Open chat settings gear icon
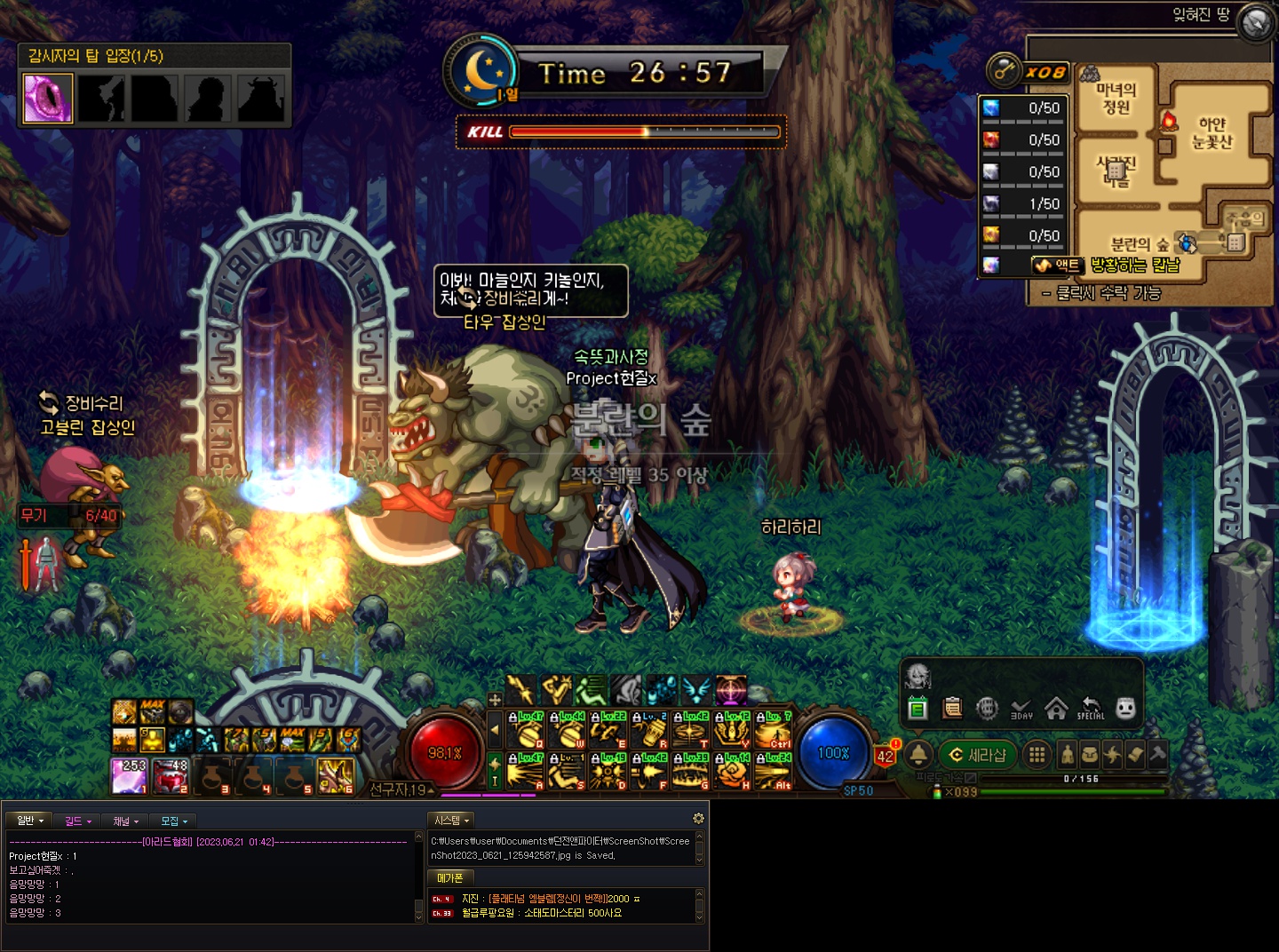The height and width of the screenshot is (952, 1279). point(698,819)
